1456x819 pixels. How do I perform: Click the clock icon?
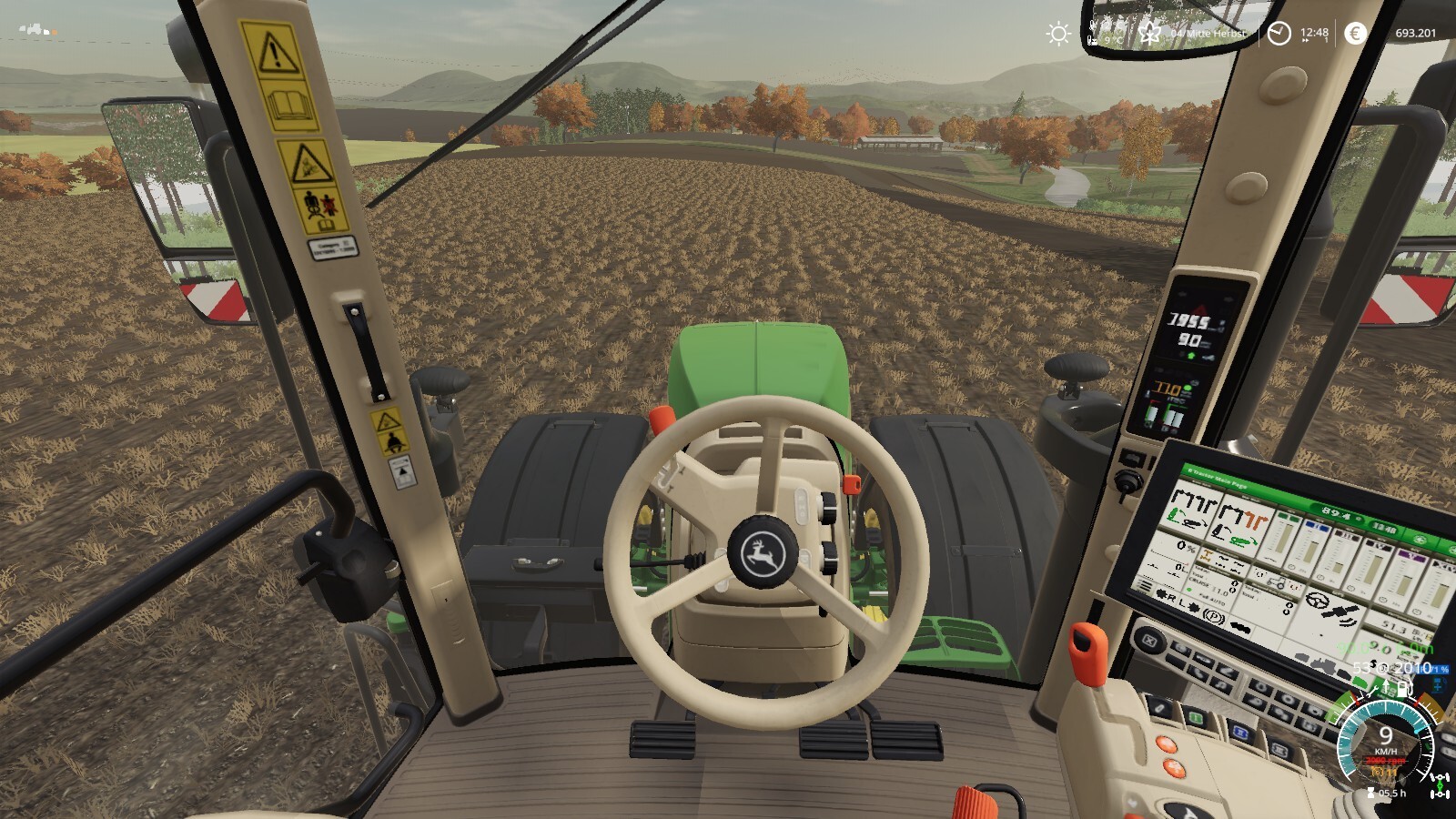point(1279,34)
